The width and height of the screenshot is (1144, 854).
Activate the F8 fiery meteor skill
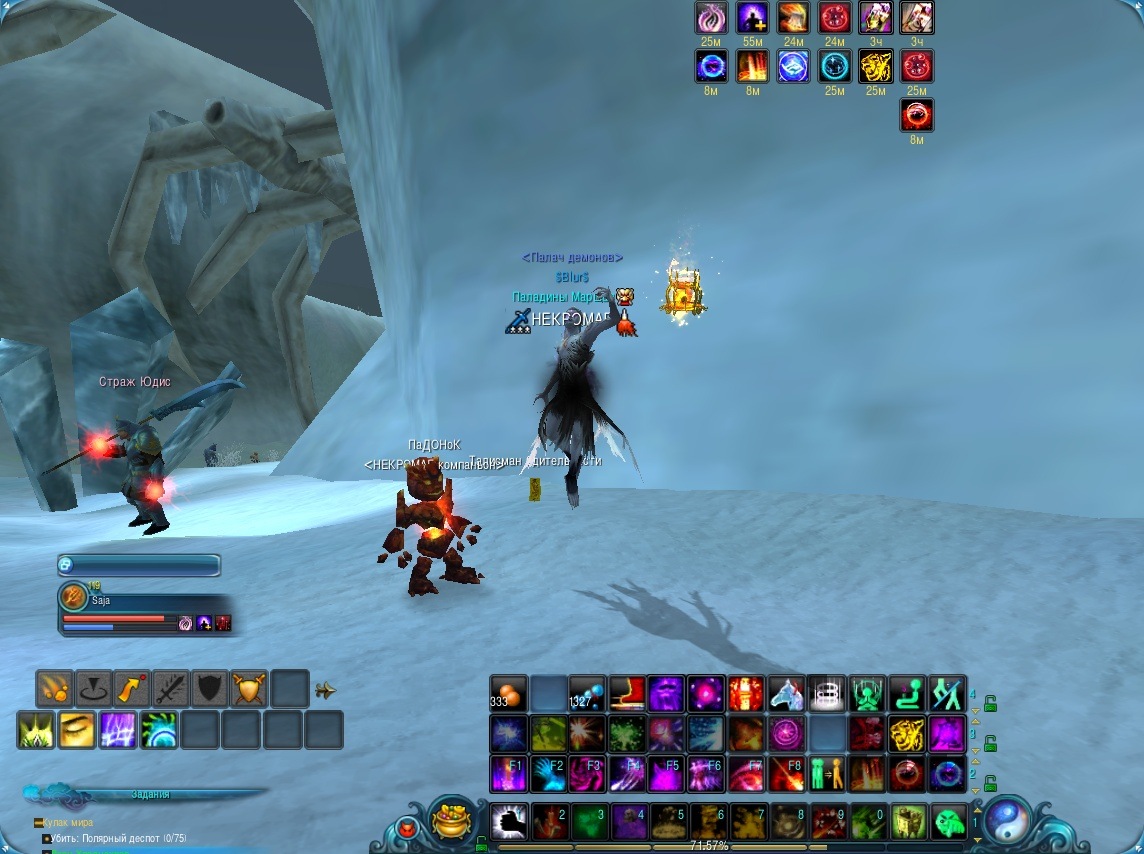(x=788, y=773)
